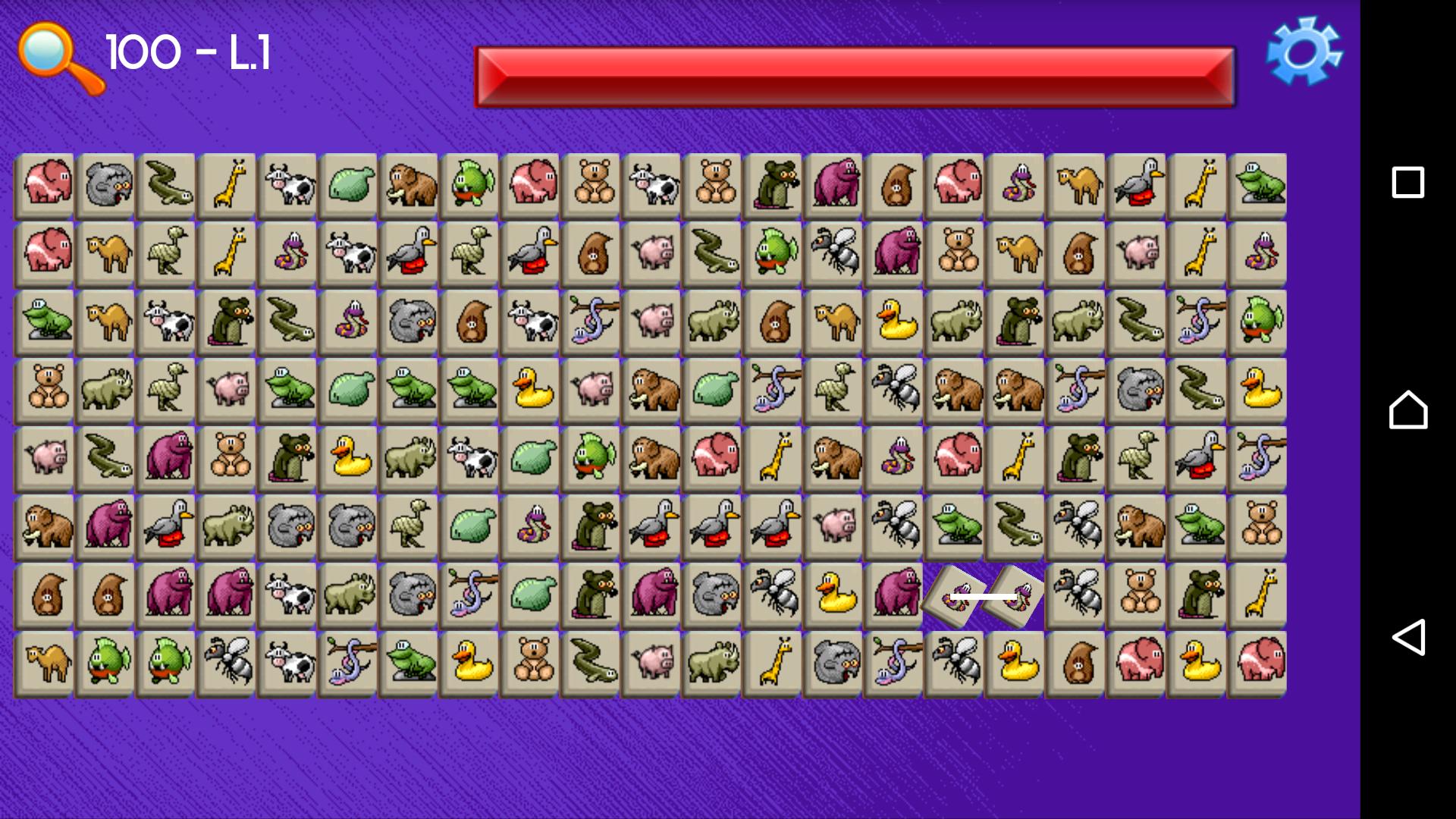
Task: Click a mammoth tile
Action: [409, 184]
